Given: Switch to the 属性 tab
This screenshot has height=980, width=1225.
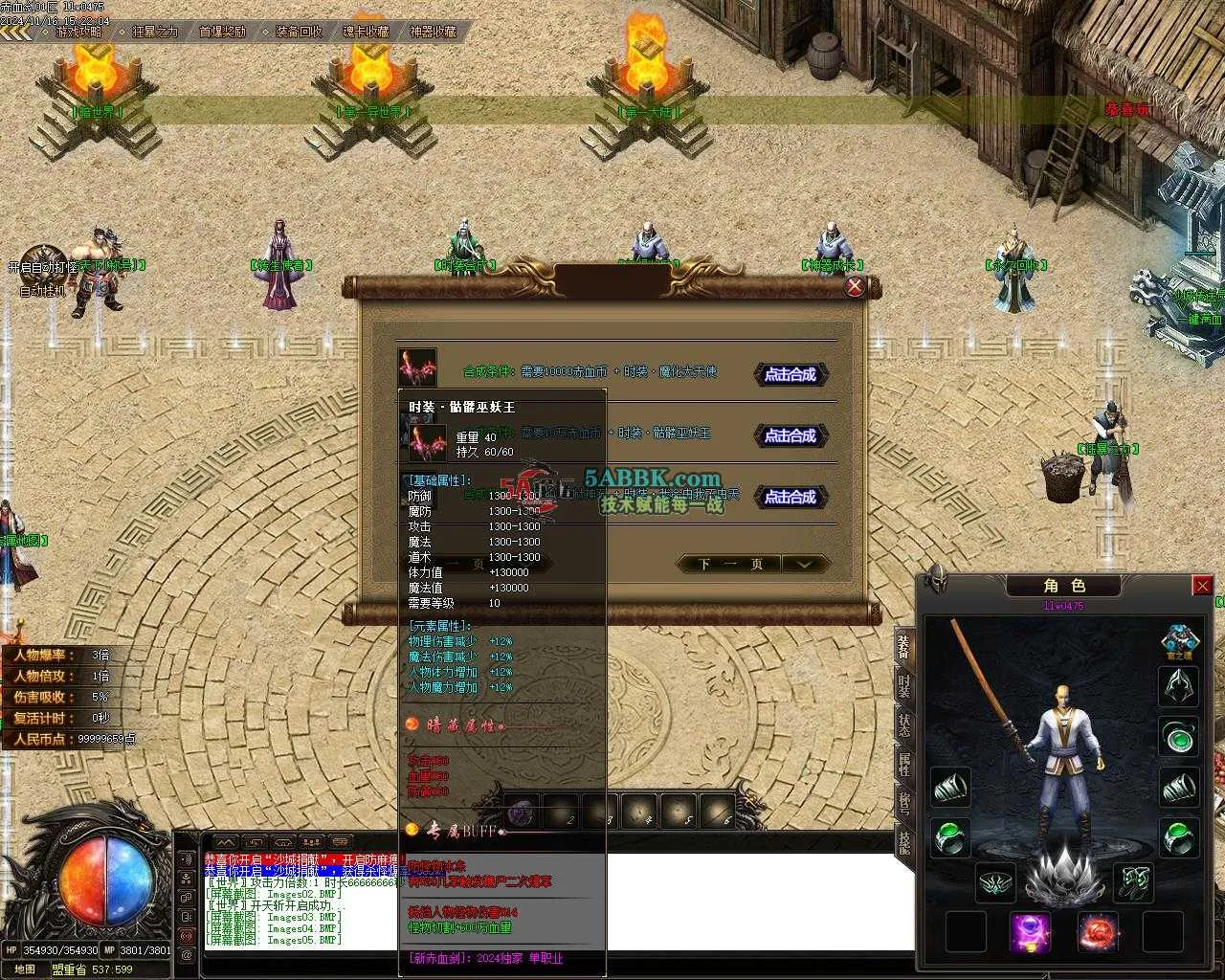Looking at the screenshot, I should point(903,764).
